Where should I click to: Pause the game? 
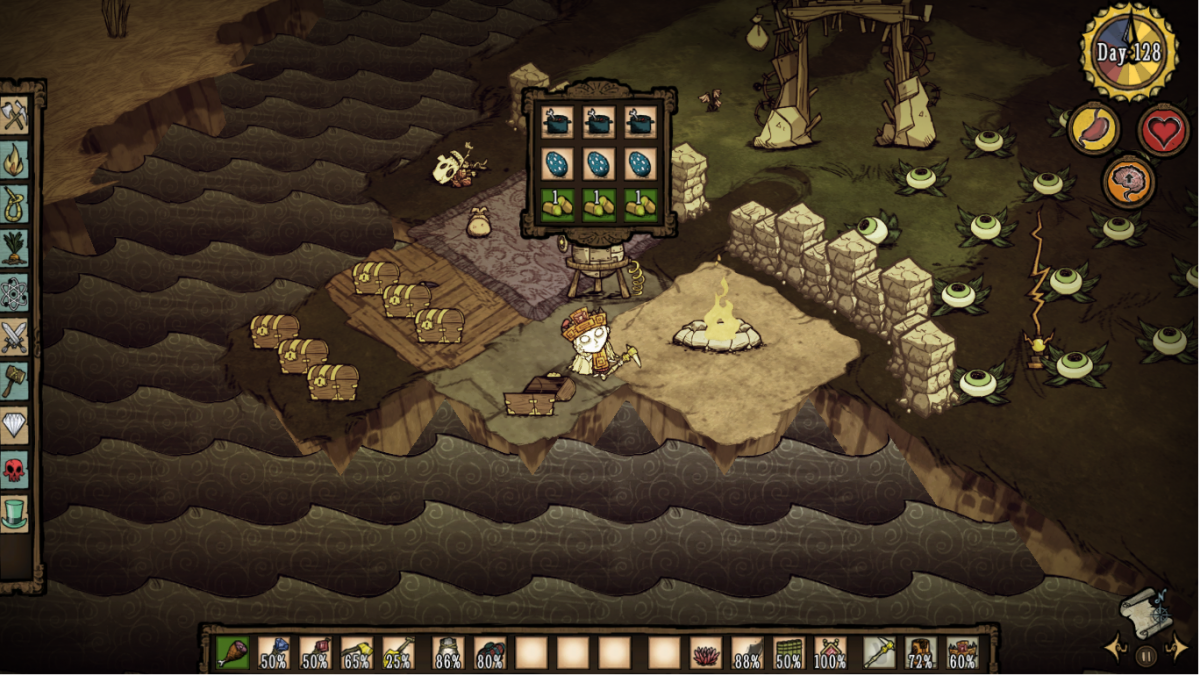point(1146,657)
